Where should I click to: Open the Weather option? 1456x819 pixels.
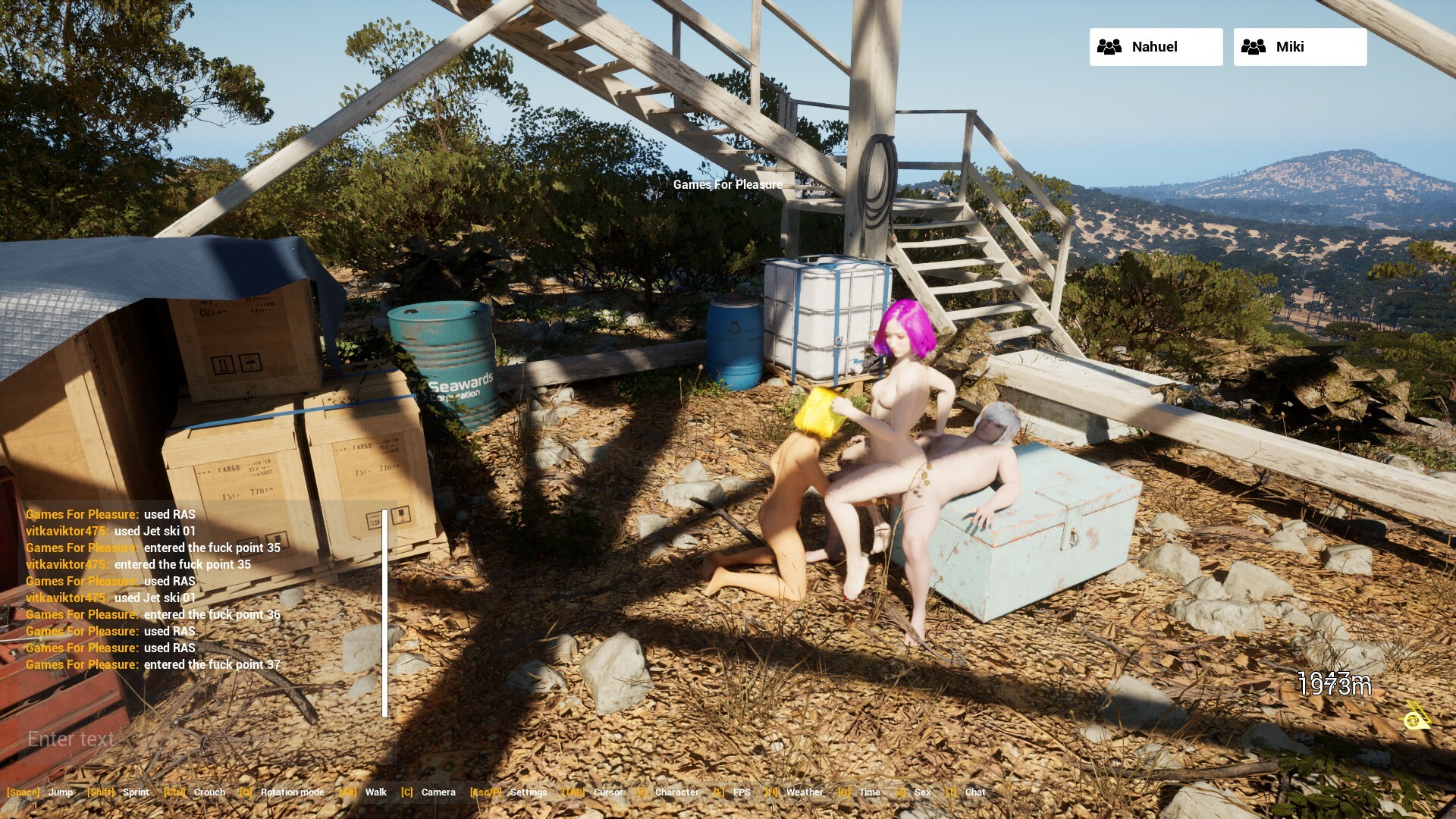pos(805,792)
